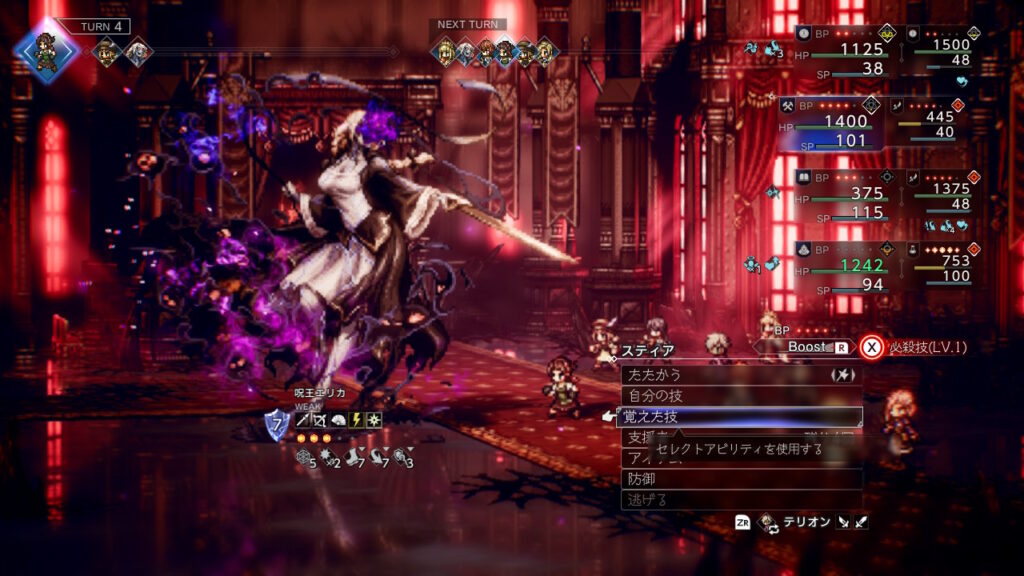Viewport: 1024px width, 576px height.
Task: Click the fan weakness icon
Action: tap(338, 420)
